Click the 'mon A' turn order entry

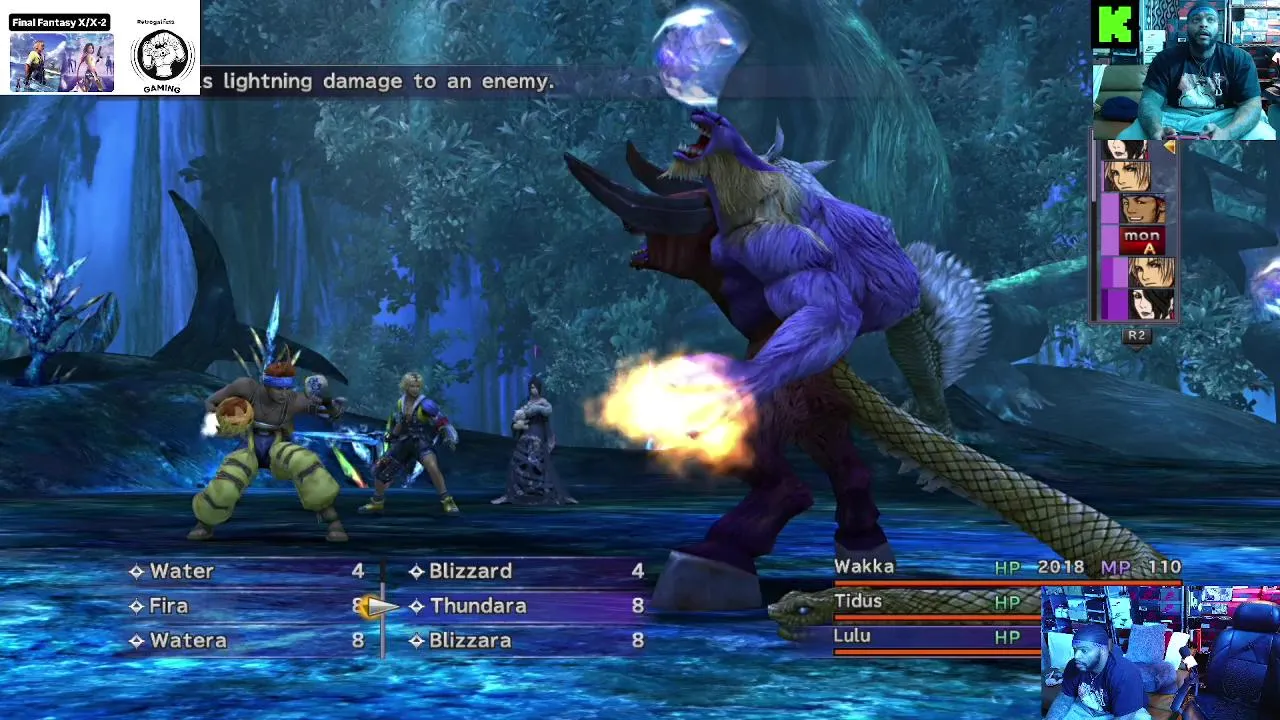click(x=1141, y=241)
